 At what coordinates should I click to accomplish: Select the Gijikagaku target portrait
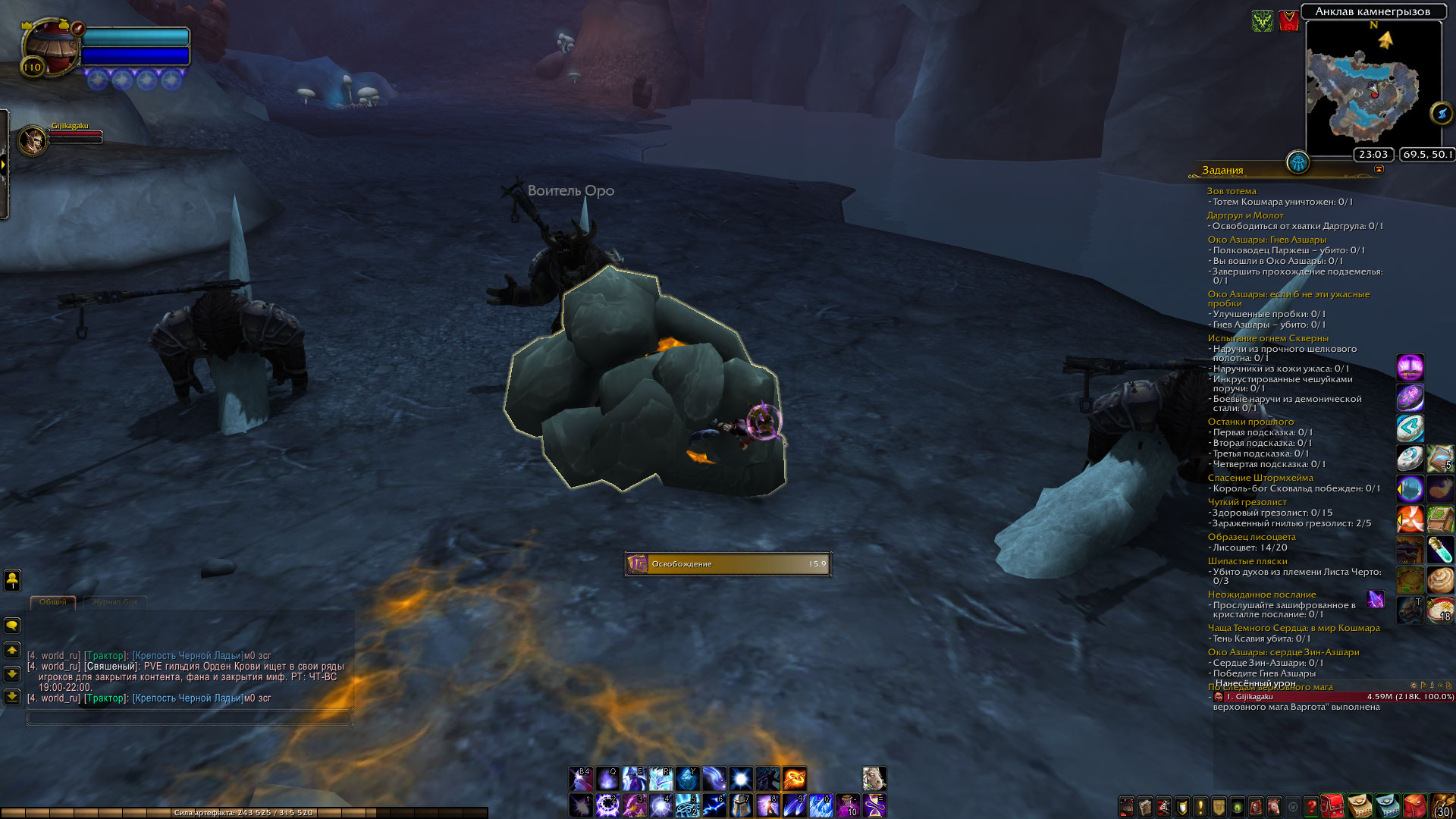click(33, 140)
